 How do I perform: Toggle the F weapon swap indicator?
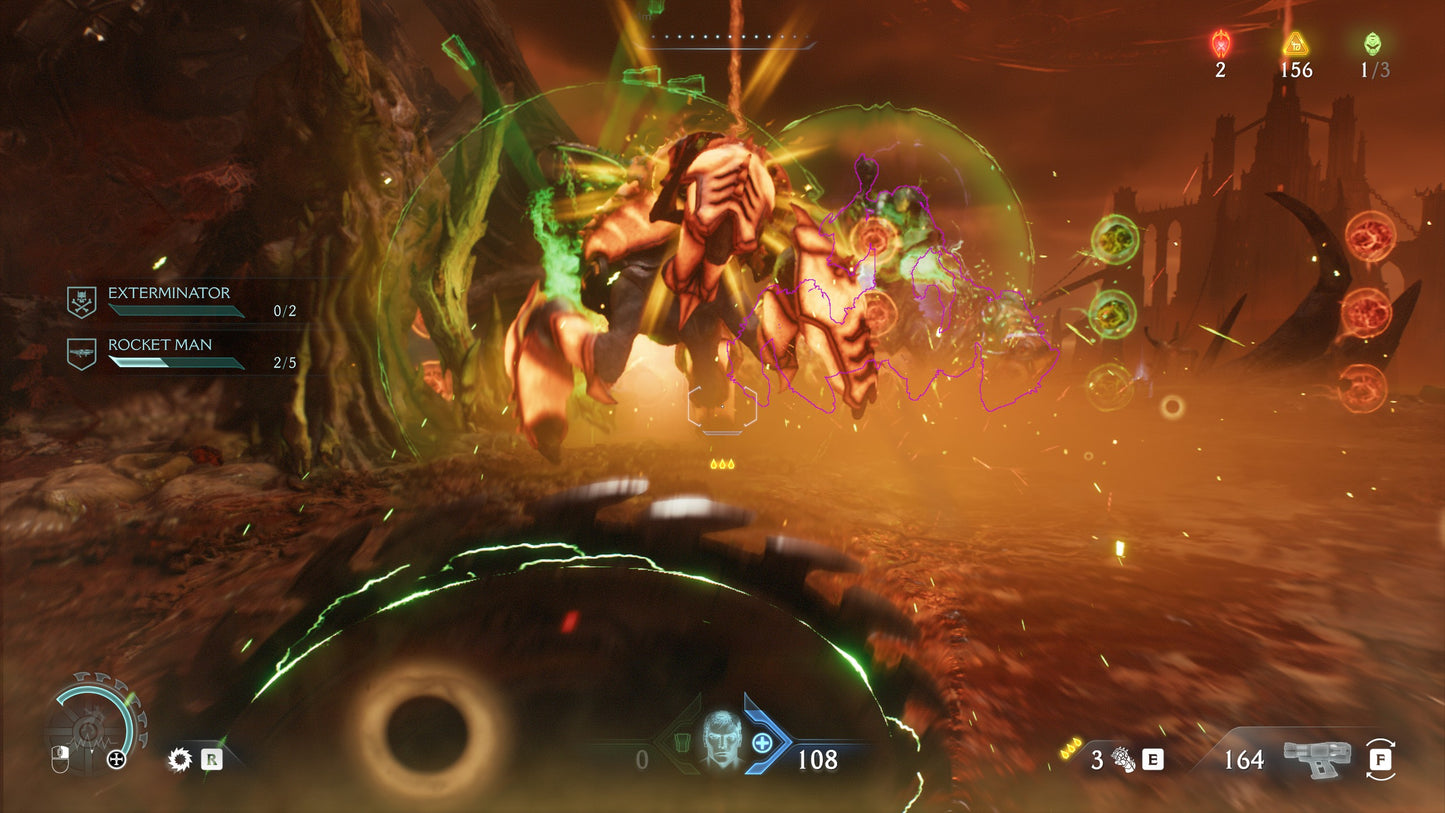(x=1381, y=761)
